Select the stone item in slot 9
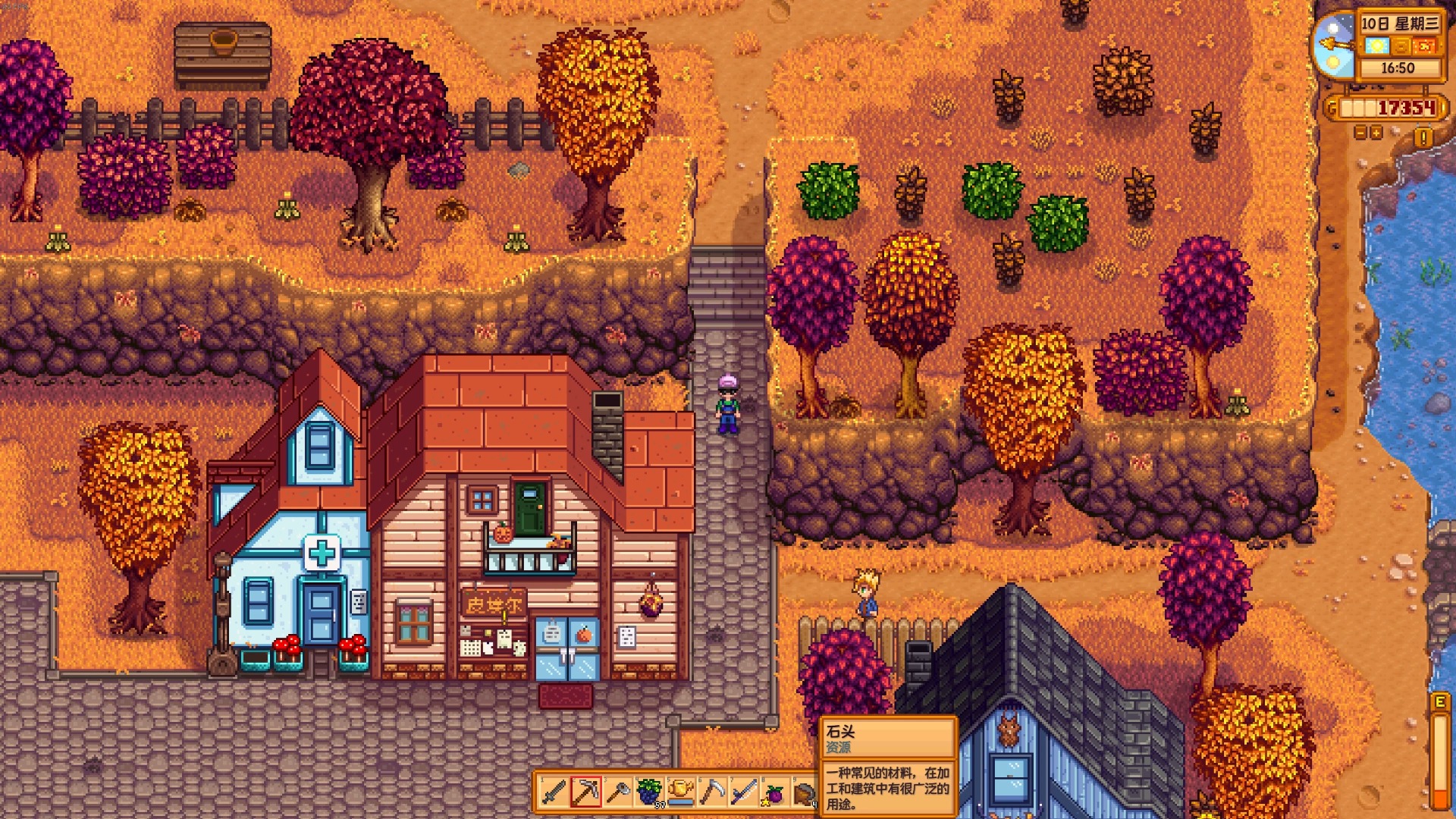The width and height of the screenshot is (1456, 819). [805, 792]
